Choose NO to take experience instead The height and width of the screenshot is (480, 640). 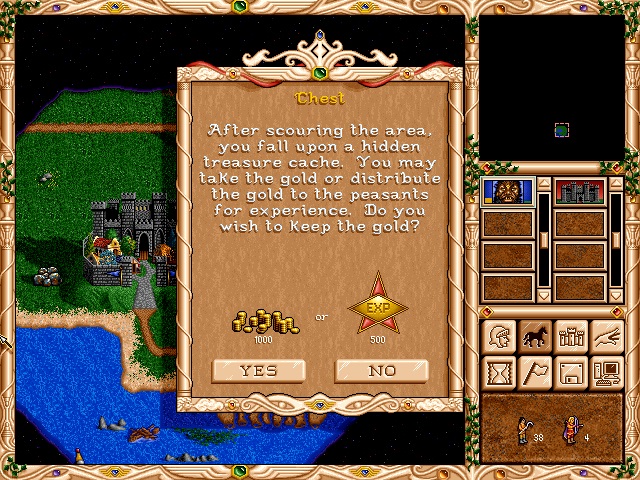coord(382,370)
